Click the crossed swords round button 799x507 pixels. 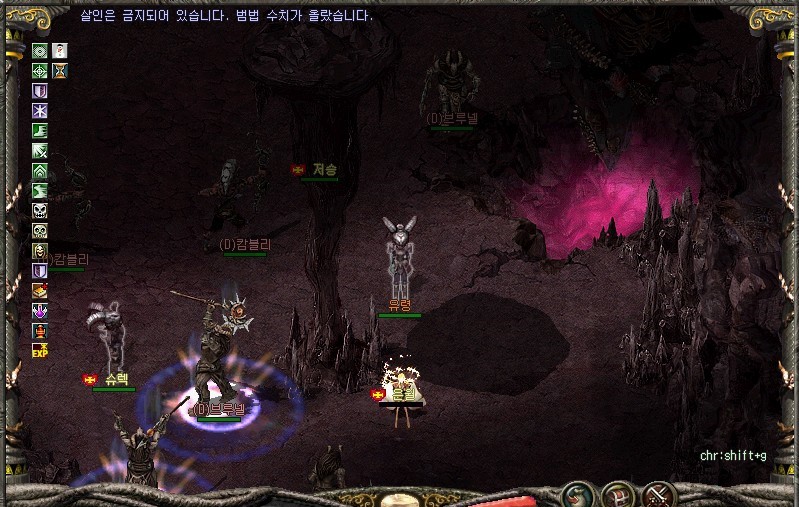point(657,494)
